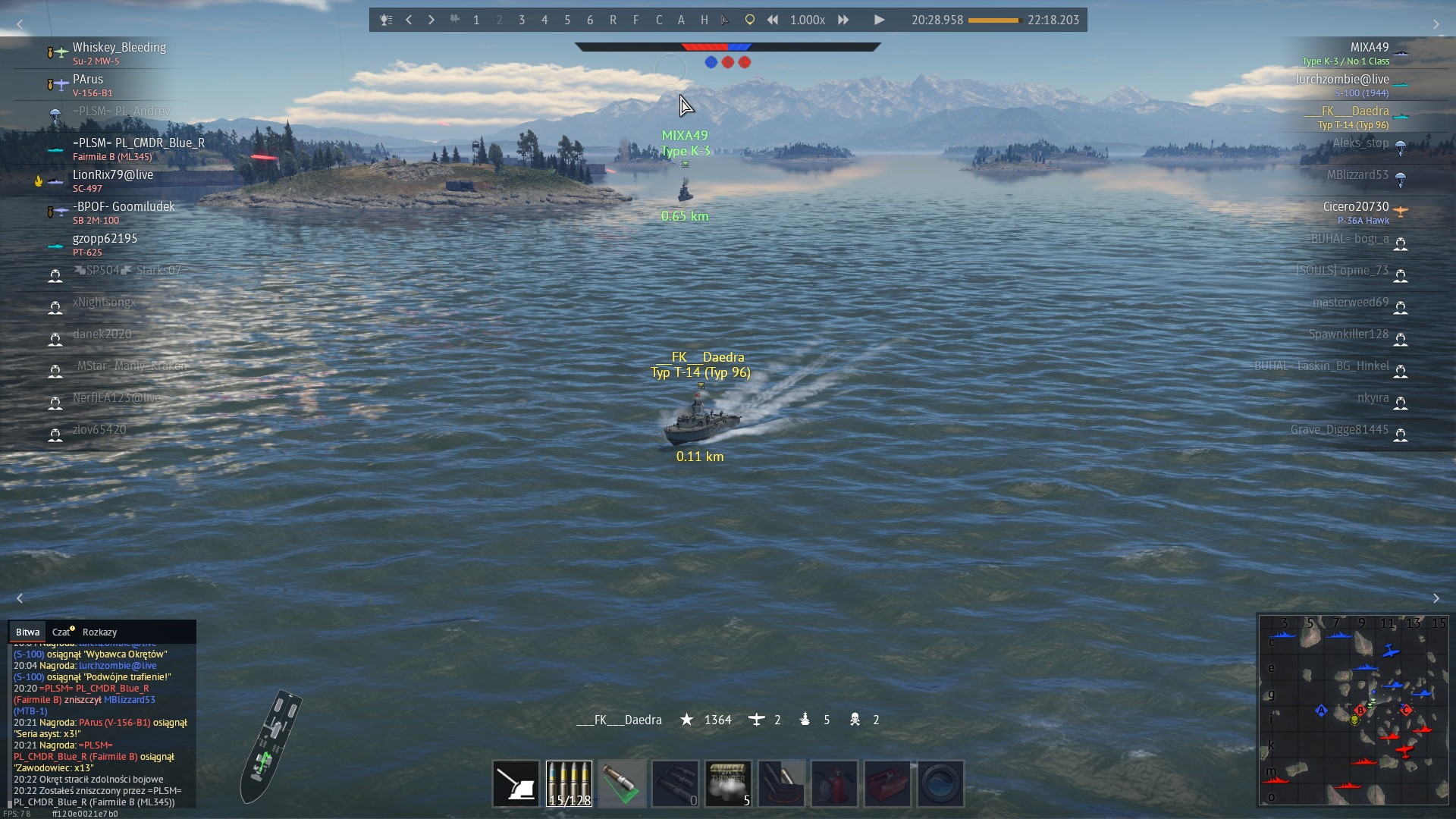Image resolution: width=1456 pixels, height=819 pixels.
Task: Select camera option 3 in the replay toolbar
Action: tap(522, 20)
